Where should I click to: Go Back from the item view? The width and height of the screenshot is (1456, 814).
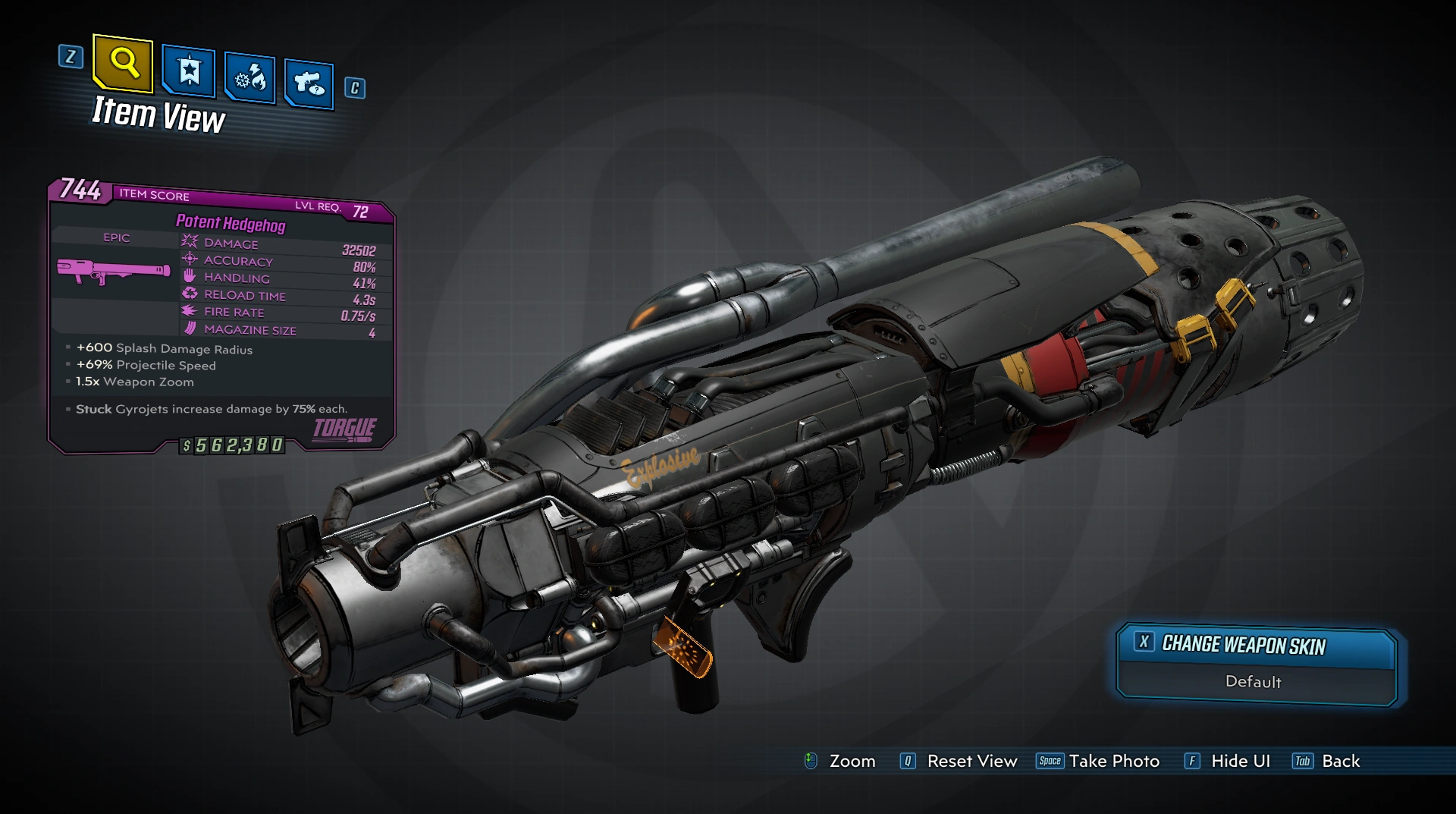point(1340,761)
